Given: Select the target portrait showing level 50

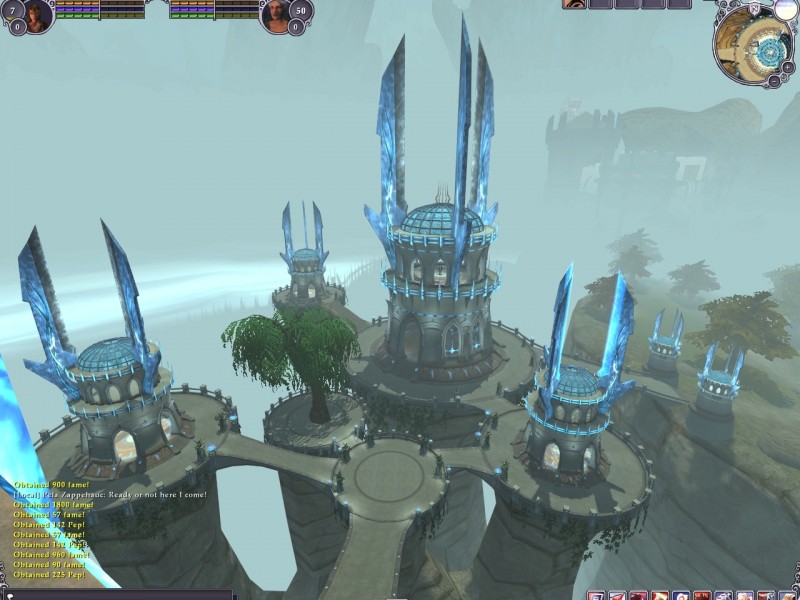Looking at the screenshot, I should point(277,15).
